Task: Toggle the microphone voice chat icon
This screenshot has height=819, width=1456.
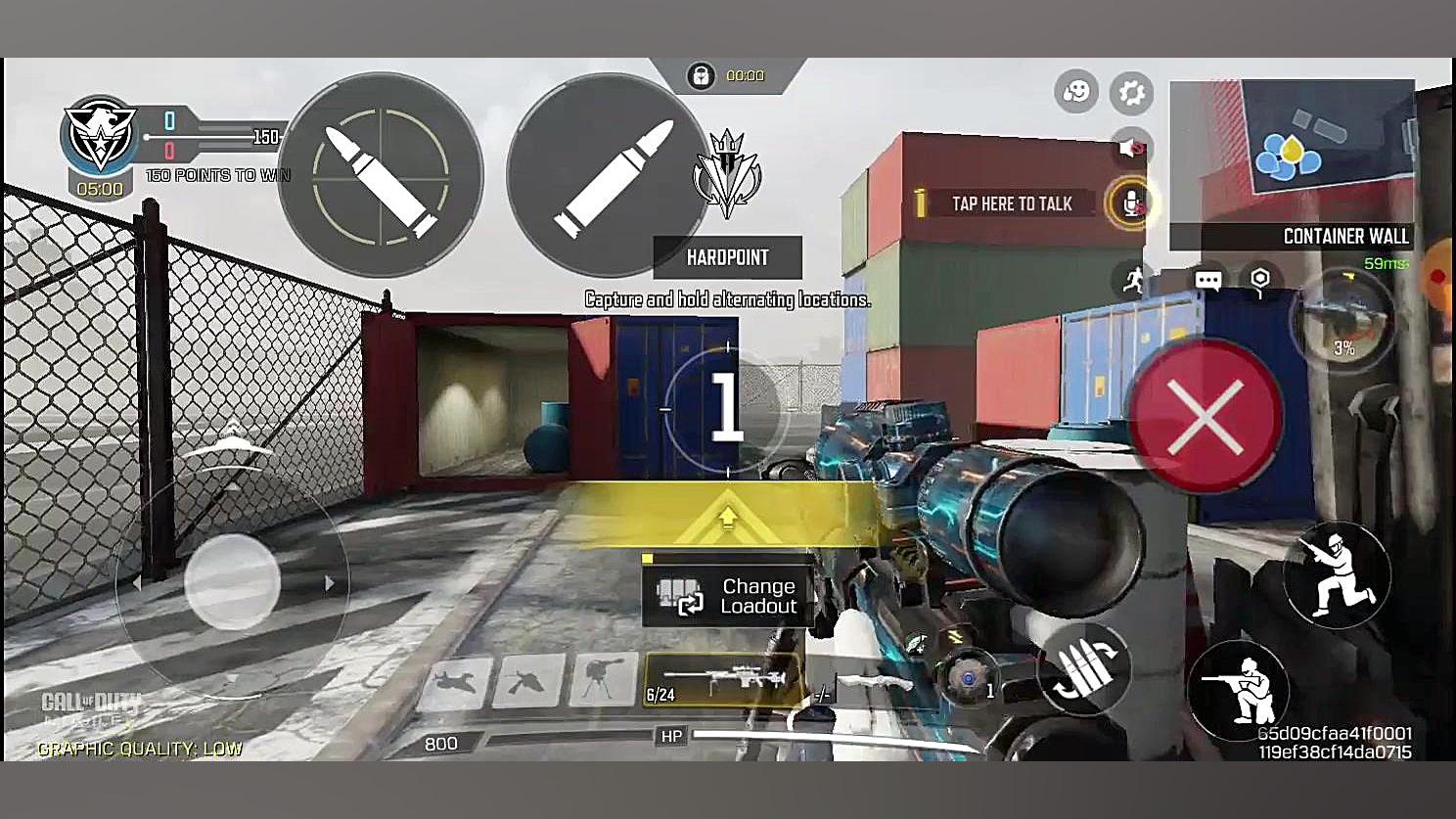Action: (x=1132, y=204)
